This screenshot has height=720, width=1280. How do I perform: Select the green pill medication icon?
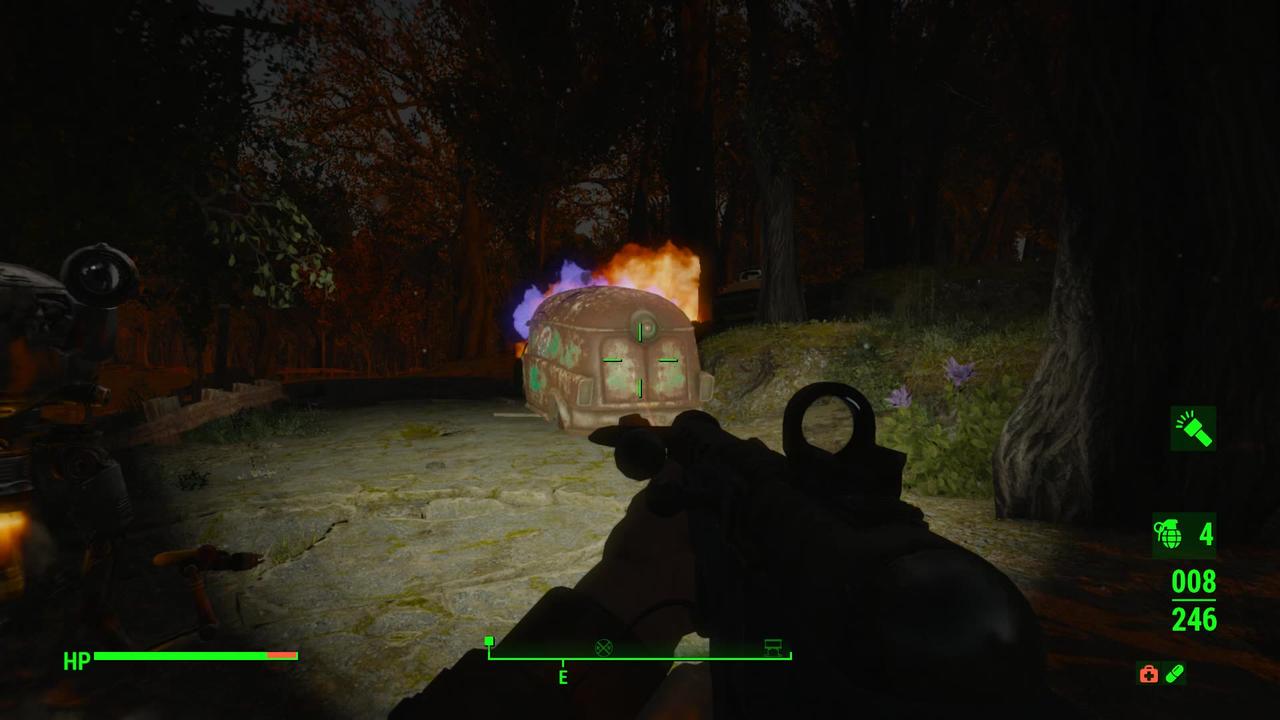[1175, 674]
